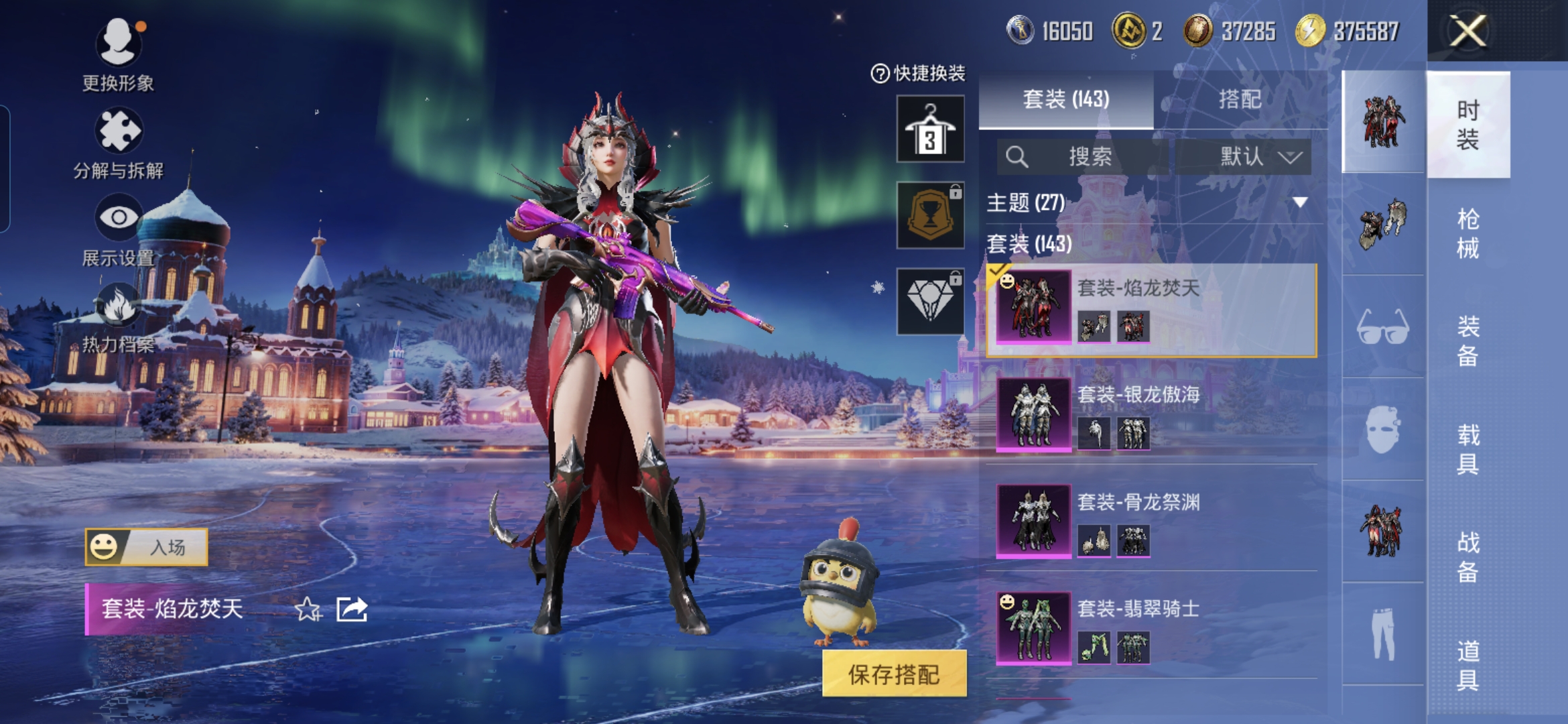The image size is (1568, 724).
Task: Open 更换形象 (change appearance)
Action: (x=118, y=54)
